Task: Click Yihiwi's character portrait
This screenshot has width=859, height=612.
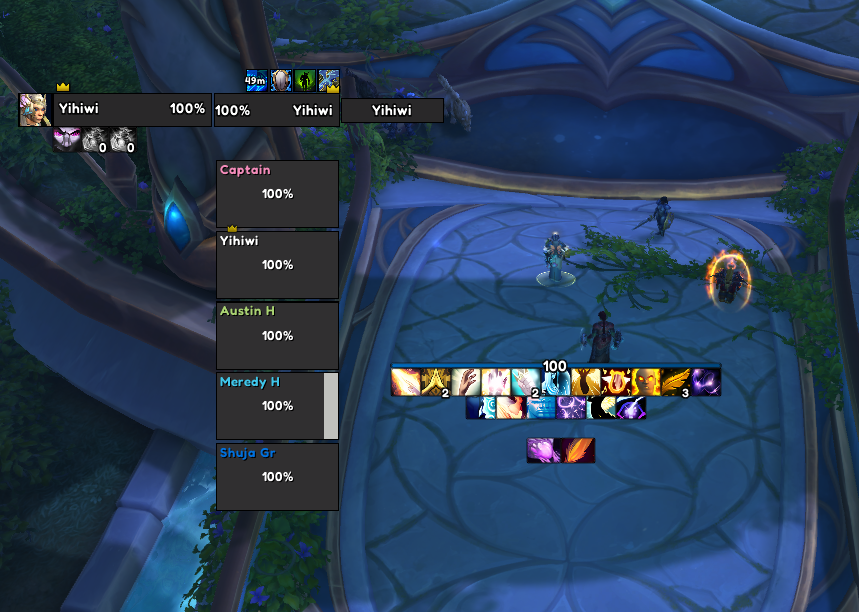Action: click(x=33, y=110)
